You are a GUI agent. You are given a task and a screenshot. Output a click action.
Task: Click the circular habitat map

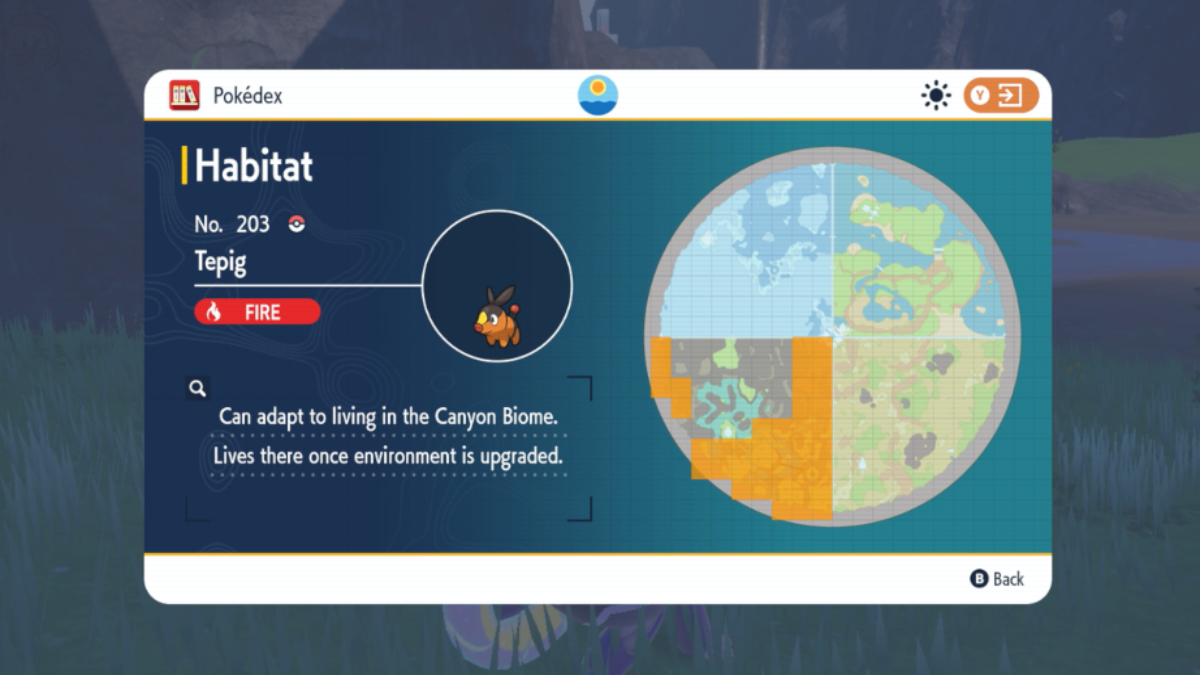click(x=832, y=336)
